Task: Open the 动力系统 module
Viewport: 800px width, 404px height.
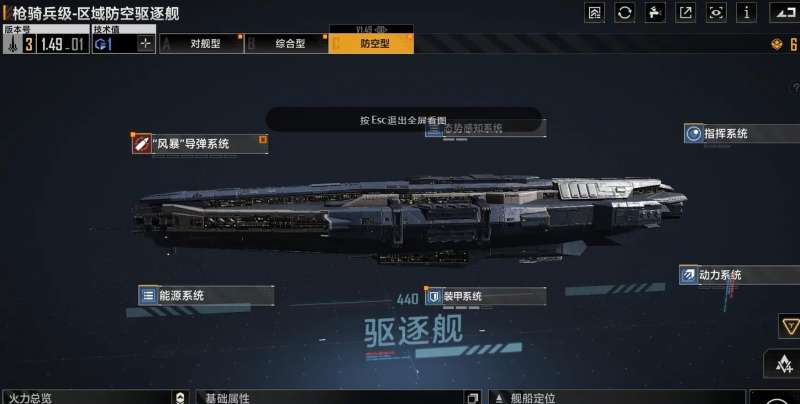Action: tap(723, 274)
